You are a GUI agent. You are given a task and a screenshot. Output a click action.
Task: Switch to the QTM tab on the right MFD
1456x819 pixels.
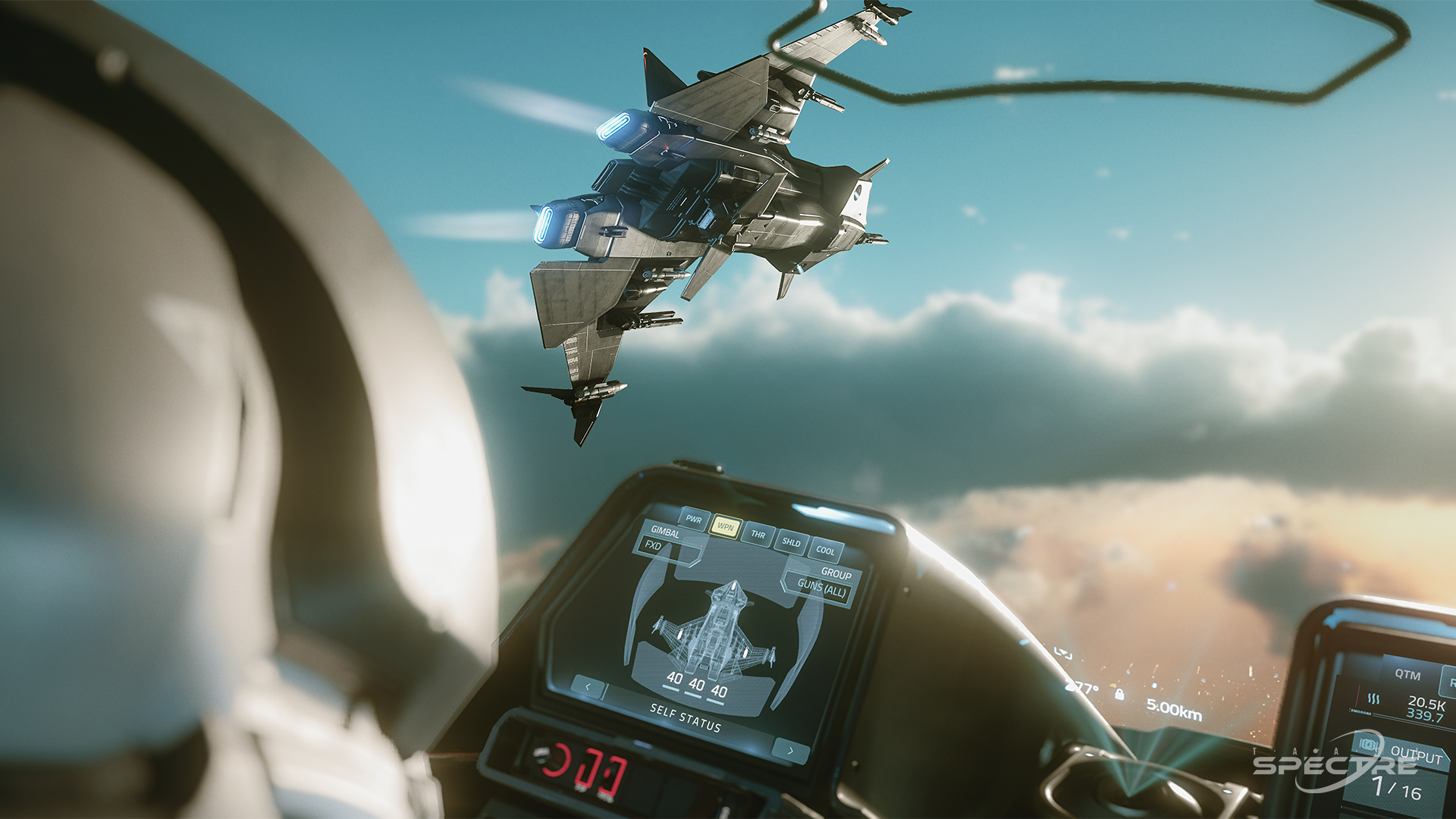pos(1407,675)
